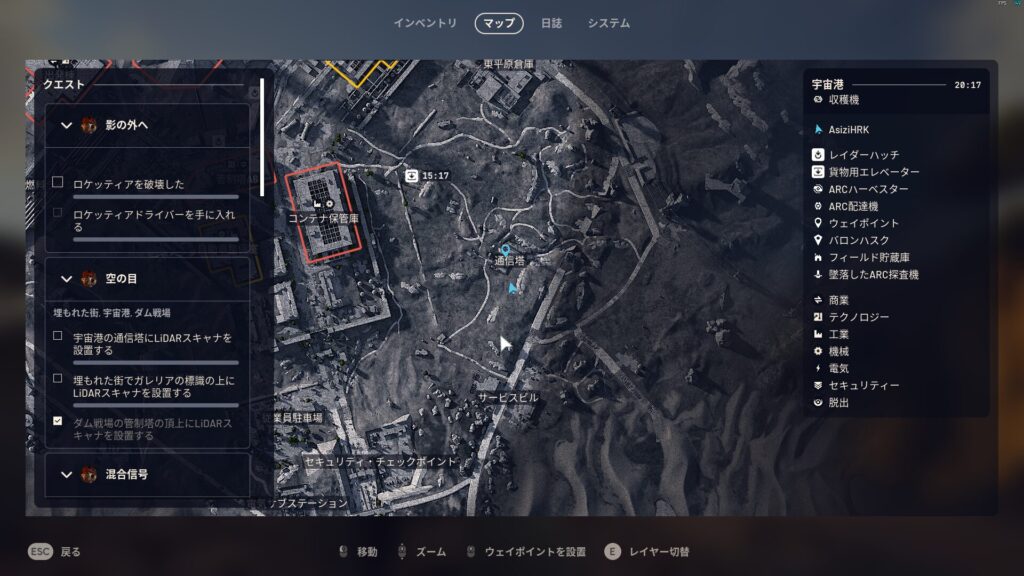This screenshot has height=576, width=1024.
Task: Expand the 混合信号 quest entry
Action: pyautogui.click(x=67, y=474)
